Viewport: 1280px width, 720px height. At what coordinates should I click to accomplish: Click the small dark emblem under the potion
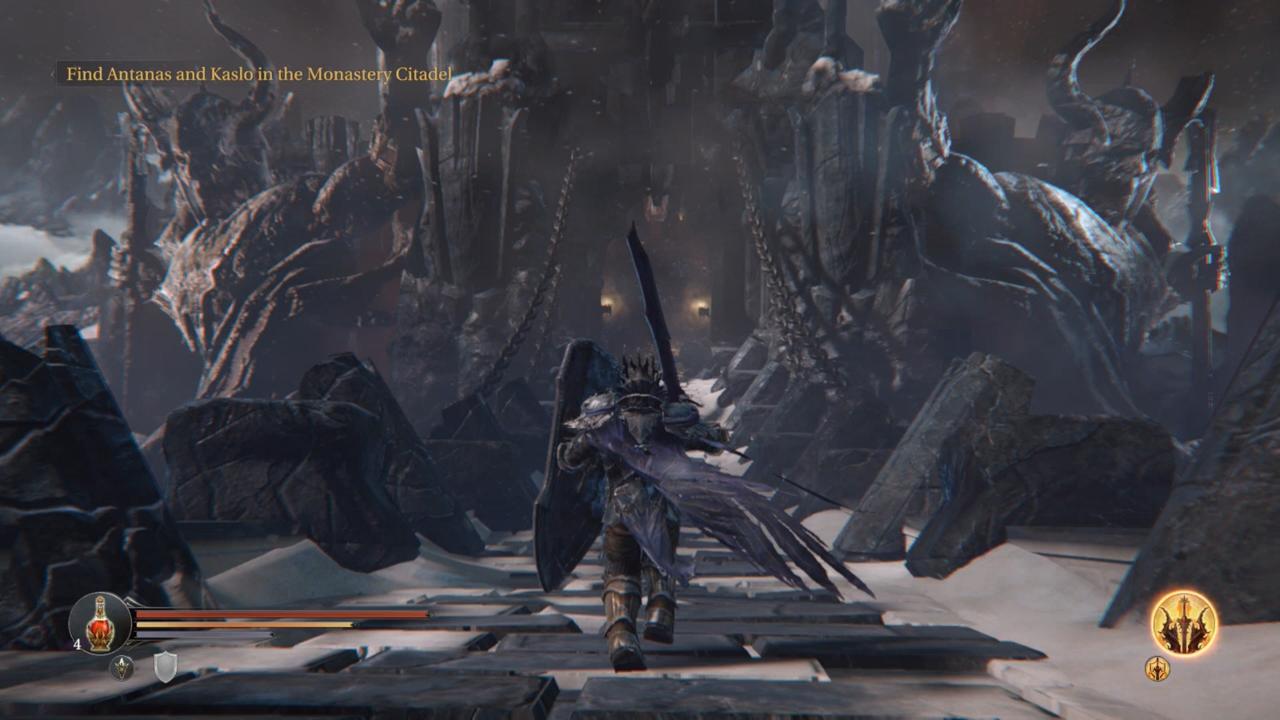coord(122,667)
